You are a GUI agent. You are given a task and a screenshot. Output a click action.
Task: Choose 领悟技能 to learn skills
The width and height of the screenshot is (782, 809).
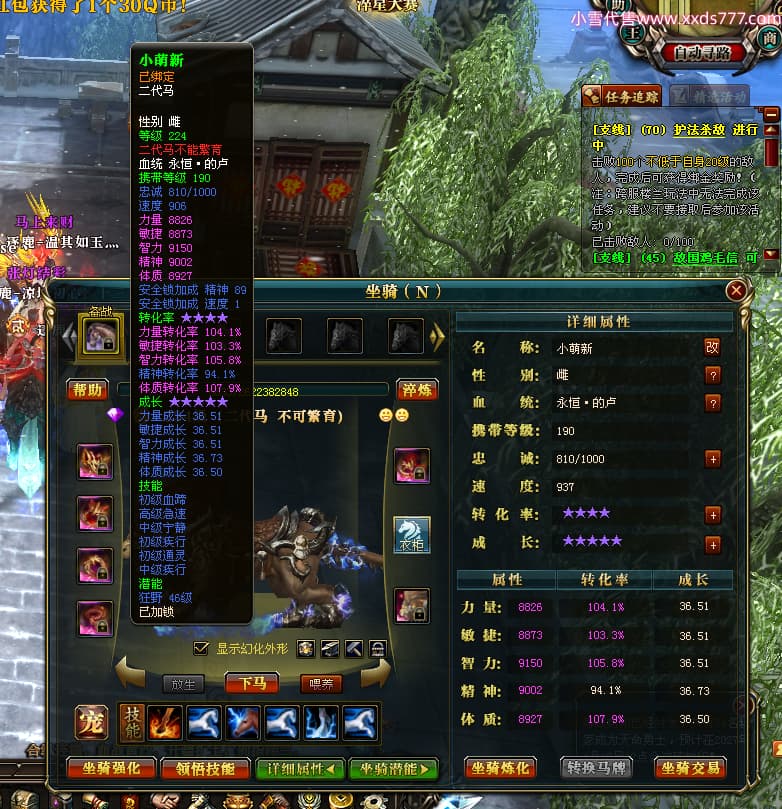(205, 768)
